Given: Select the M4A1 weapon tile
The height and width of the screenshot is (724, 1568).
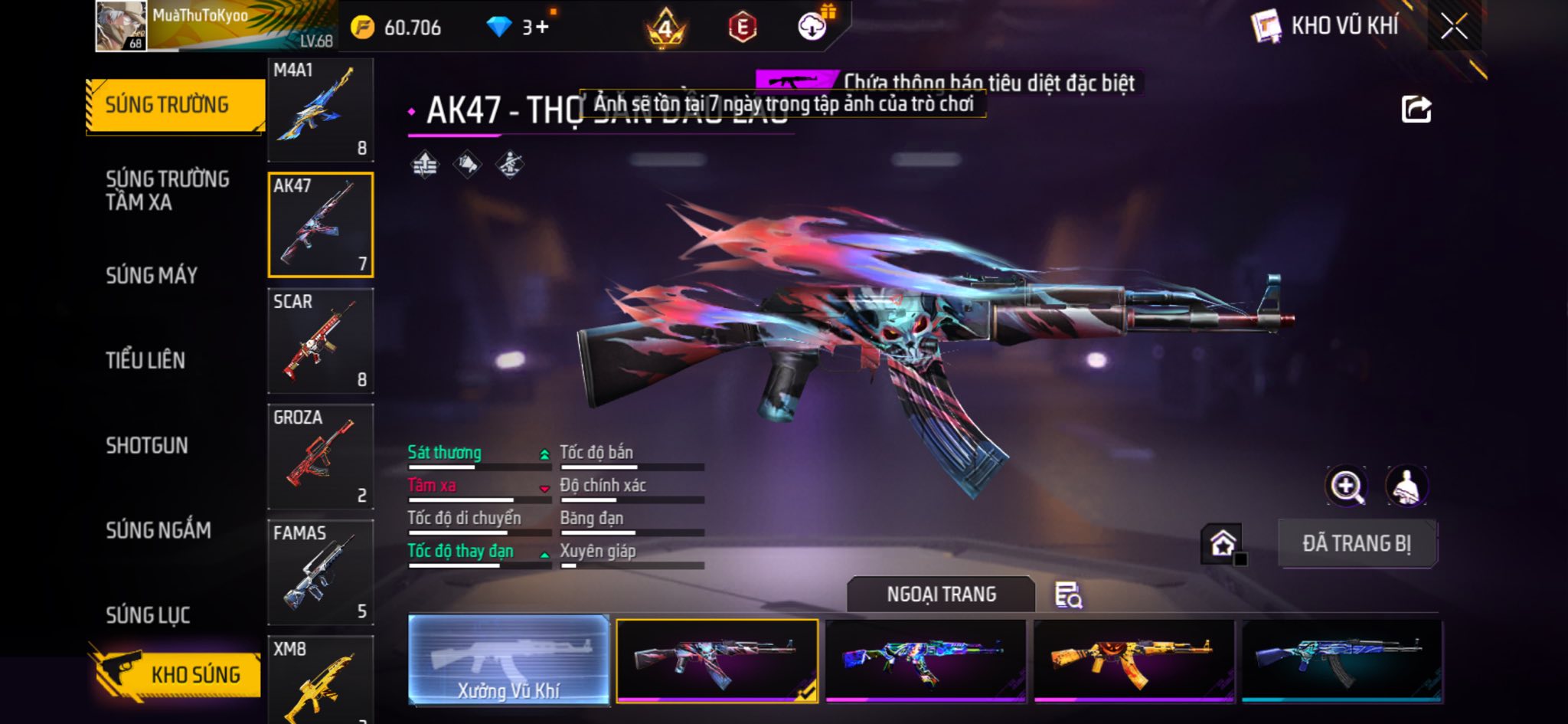Looking at the screenshot, I should pos(320,110).
